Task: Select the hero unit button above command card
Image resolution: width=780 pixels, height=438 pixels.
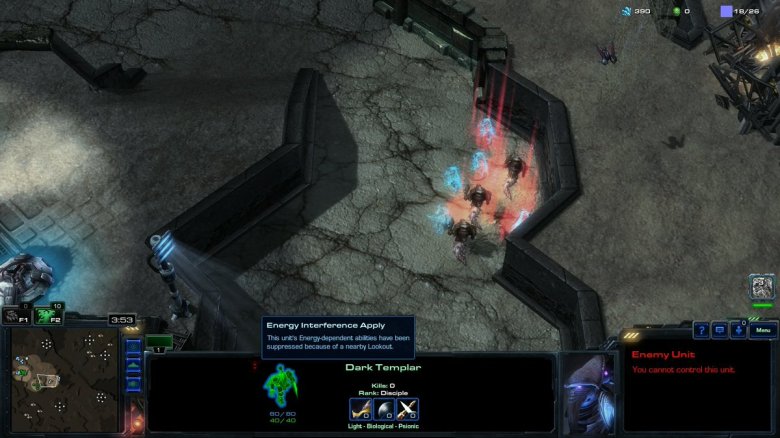Action: tap(762, 288)
